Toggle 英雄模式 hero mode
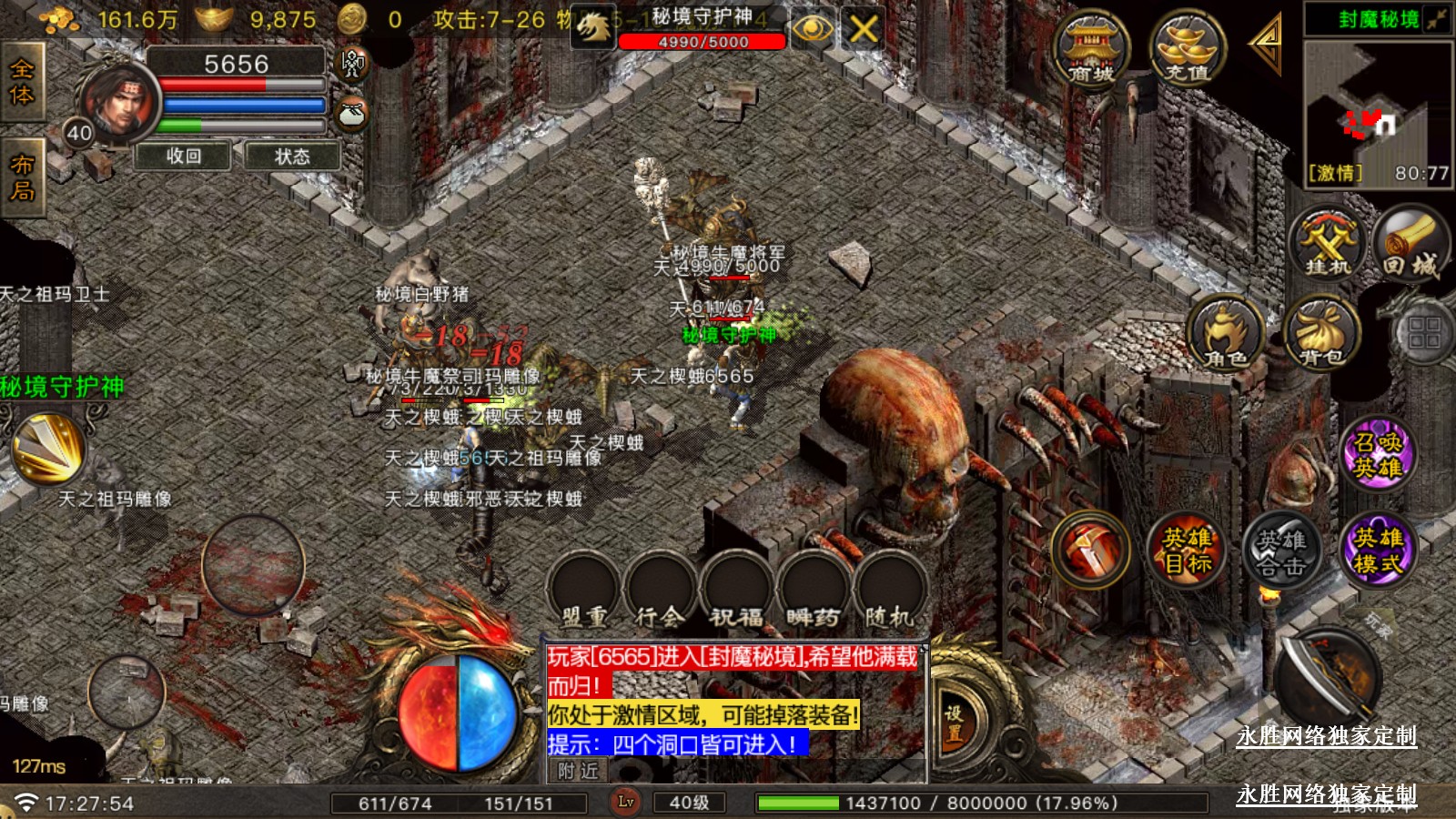The height and width of the screenshot is (819, 1456). point(1378,550)
